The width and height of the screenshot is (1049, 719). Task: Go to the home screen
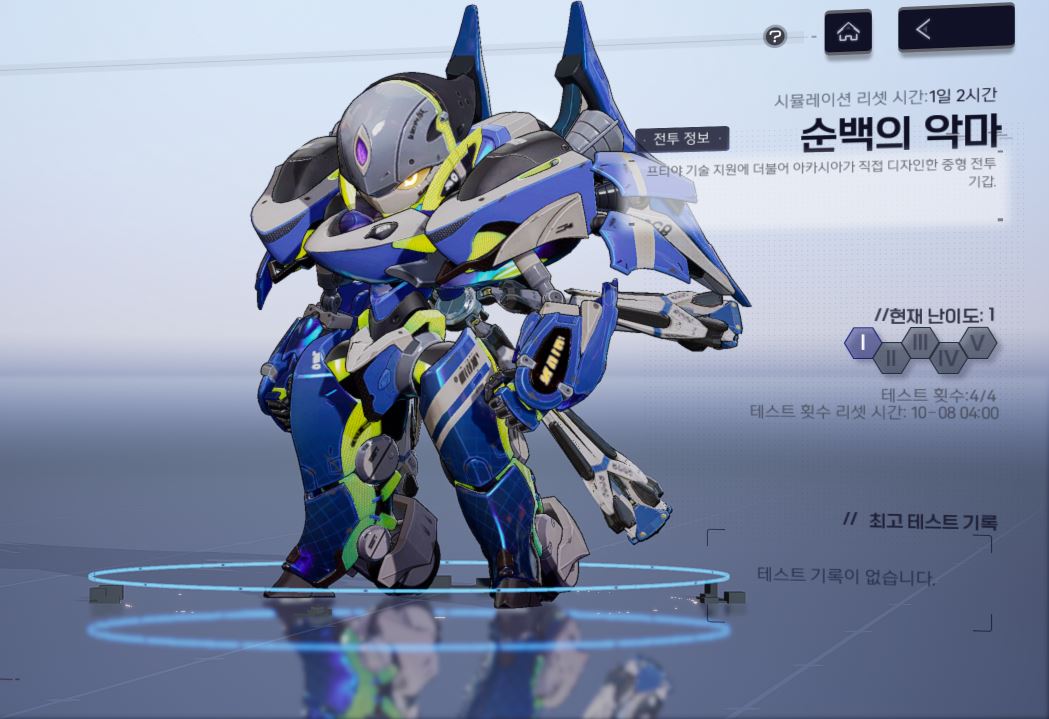click(847, 31)
